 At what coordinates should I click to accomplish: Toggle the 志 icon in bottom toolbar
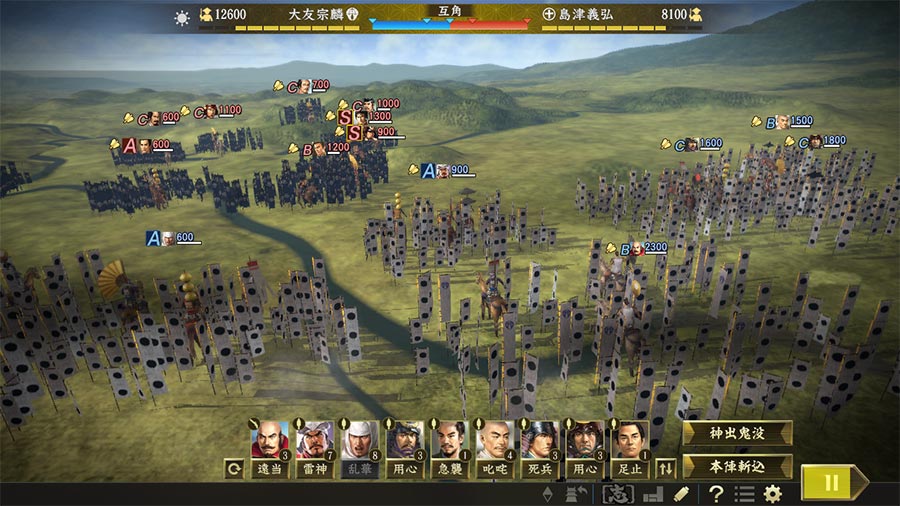[x=617, y=494]
